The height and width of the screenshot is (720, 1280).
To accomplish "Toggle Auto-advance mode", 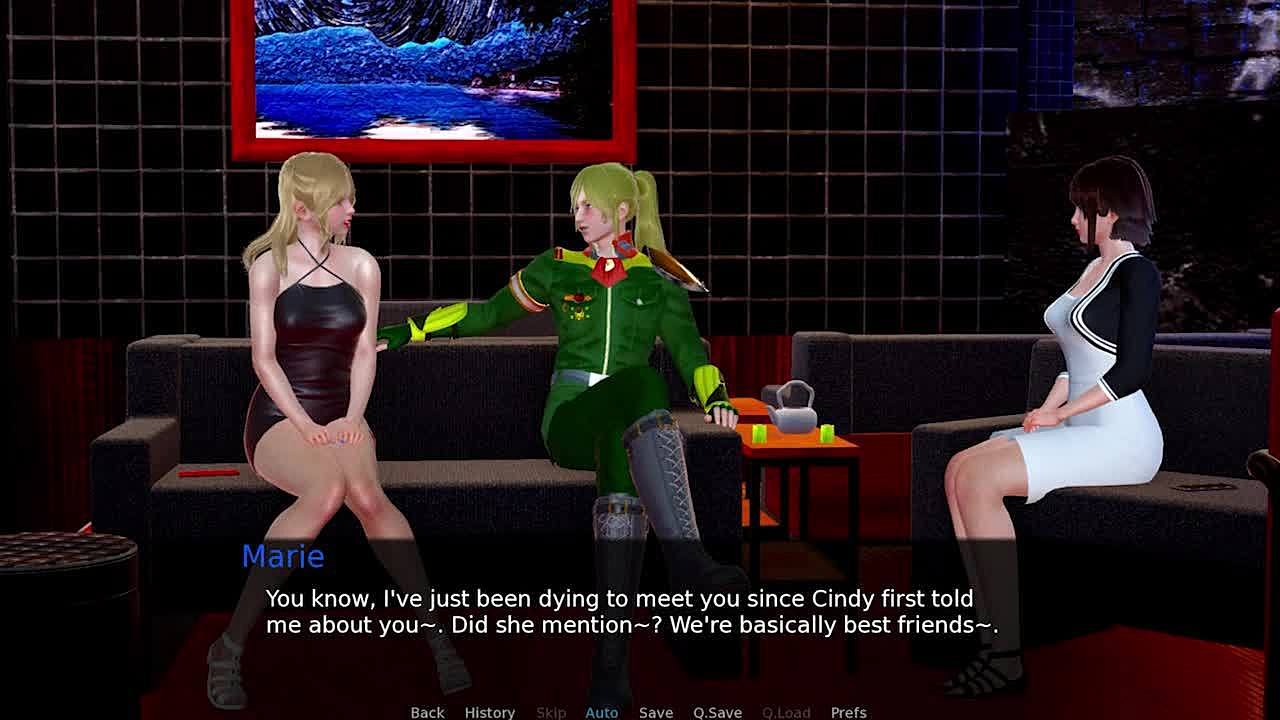I will click(601, 712).
